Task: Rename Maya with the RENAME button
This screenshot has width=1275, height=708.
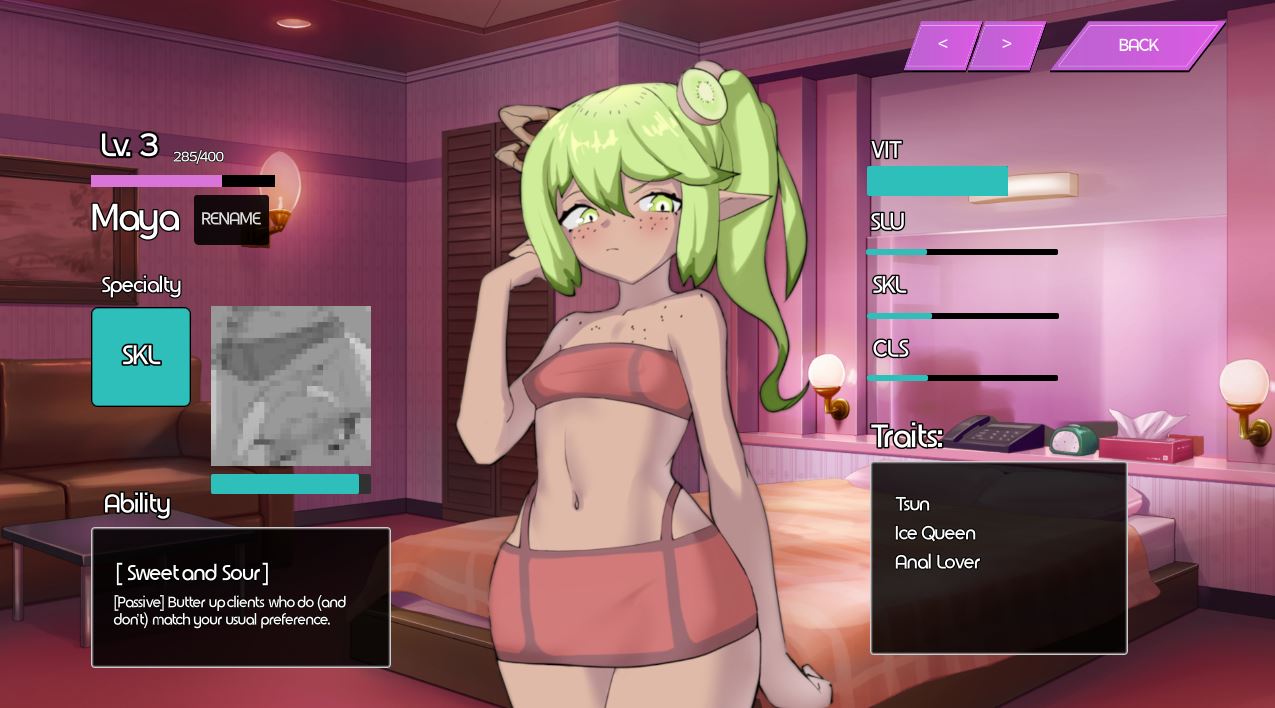Action: [231, 219]
